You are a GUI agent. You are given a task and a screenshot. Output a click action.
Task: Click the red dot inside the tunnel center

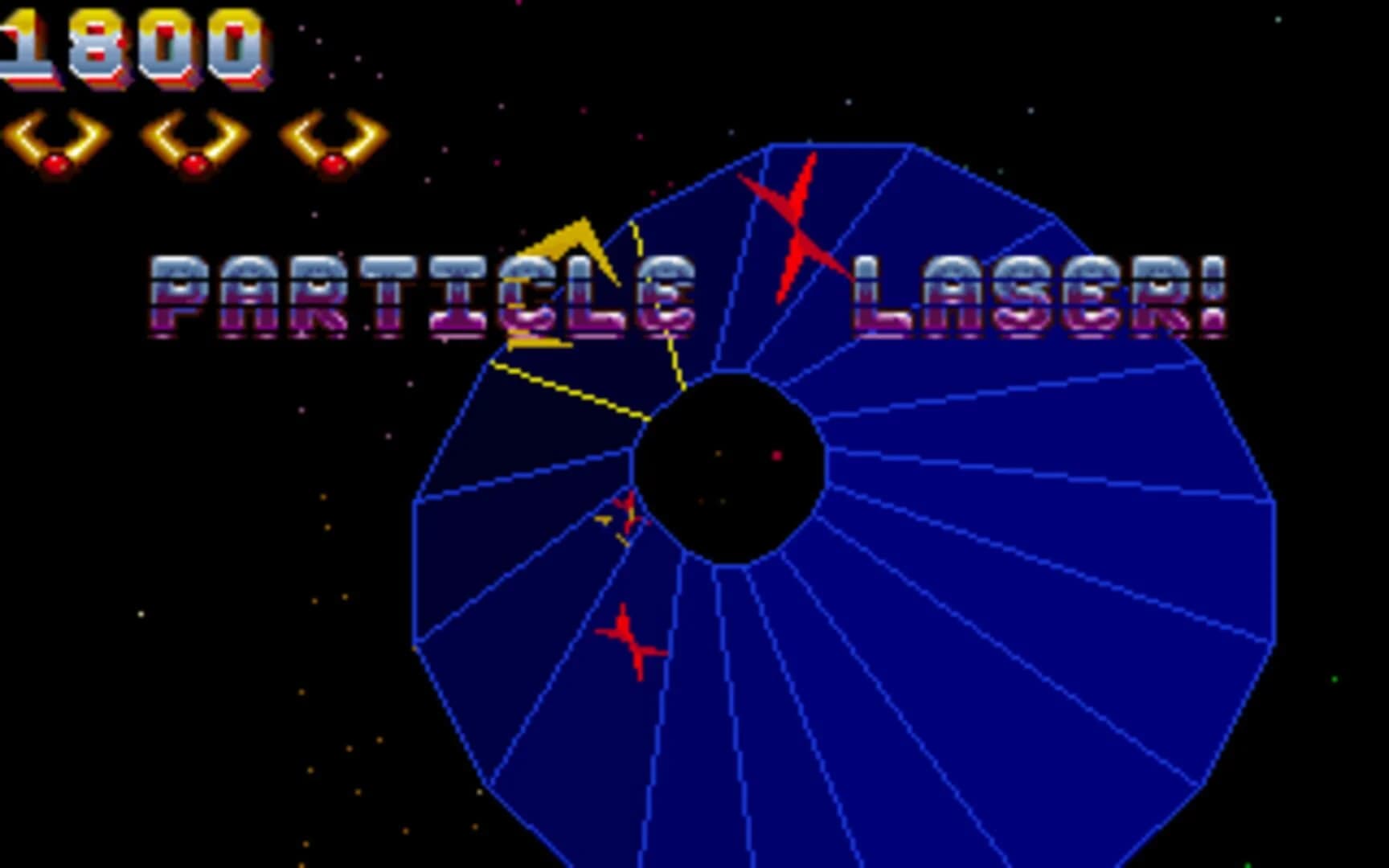tap(776, 456)
